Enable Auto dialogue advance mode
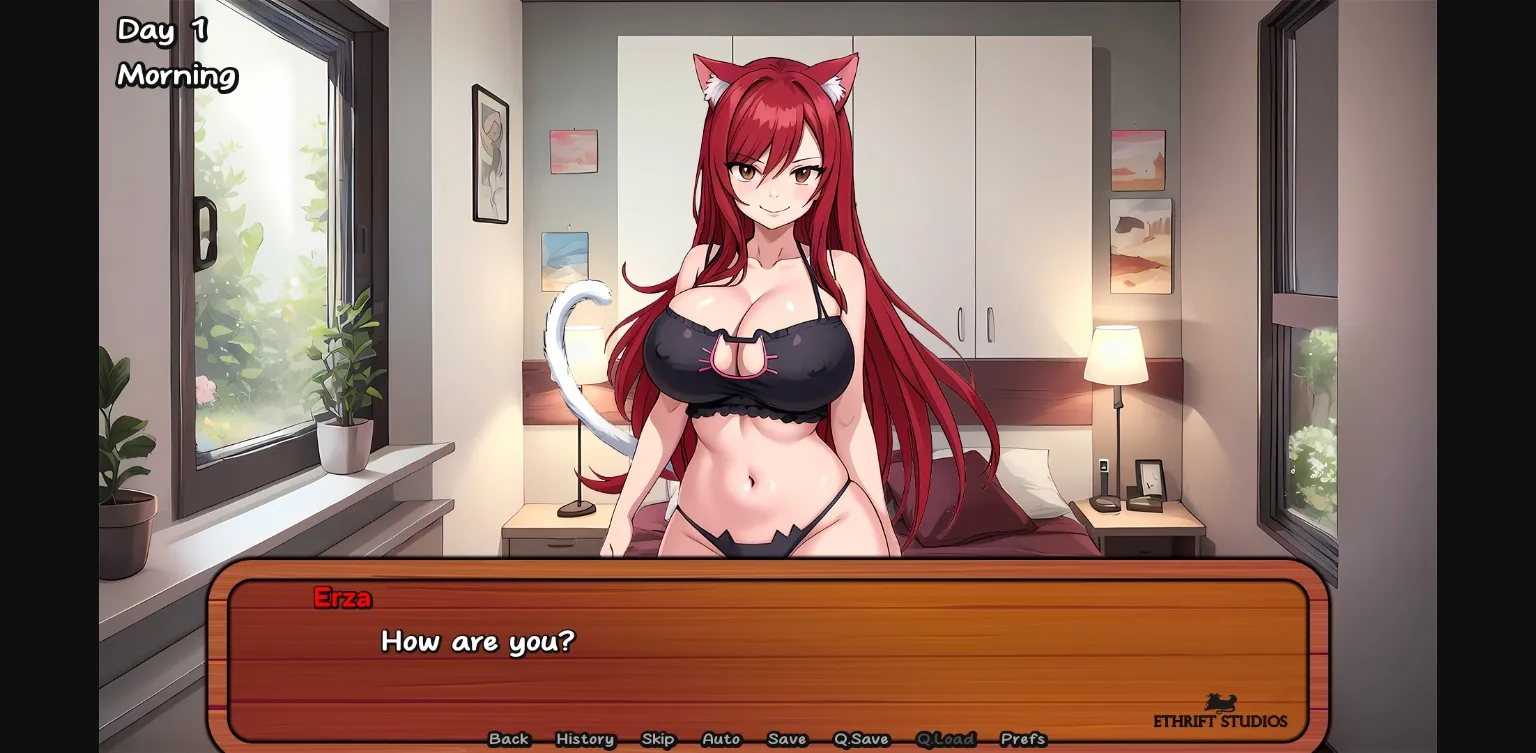 [721, 739]
